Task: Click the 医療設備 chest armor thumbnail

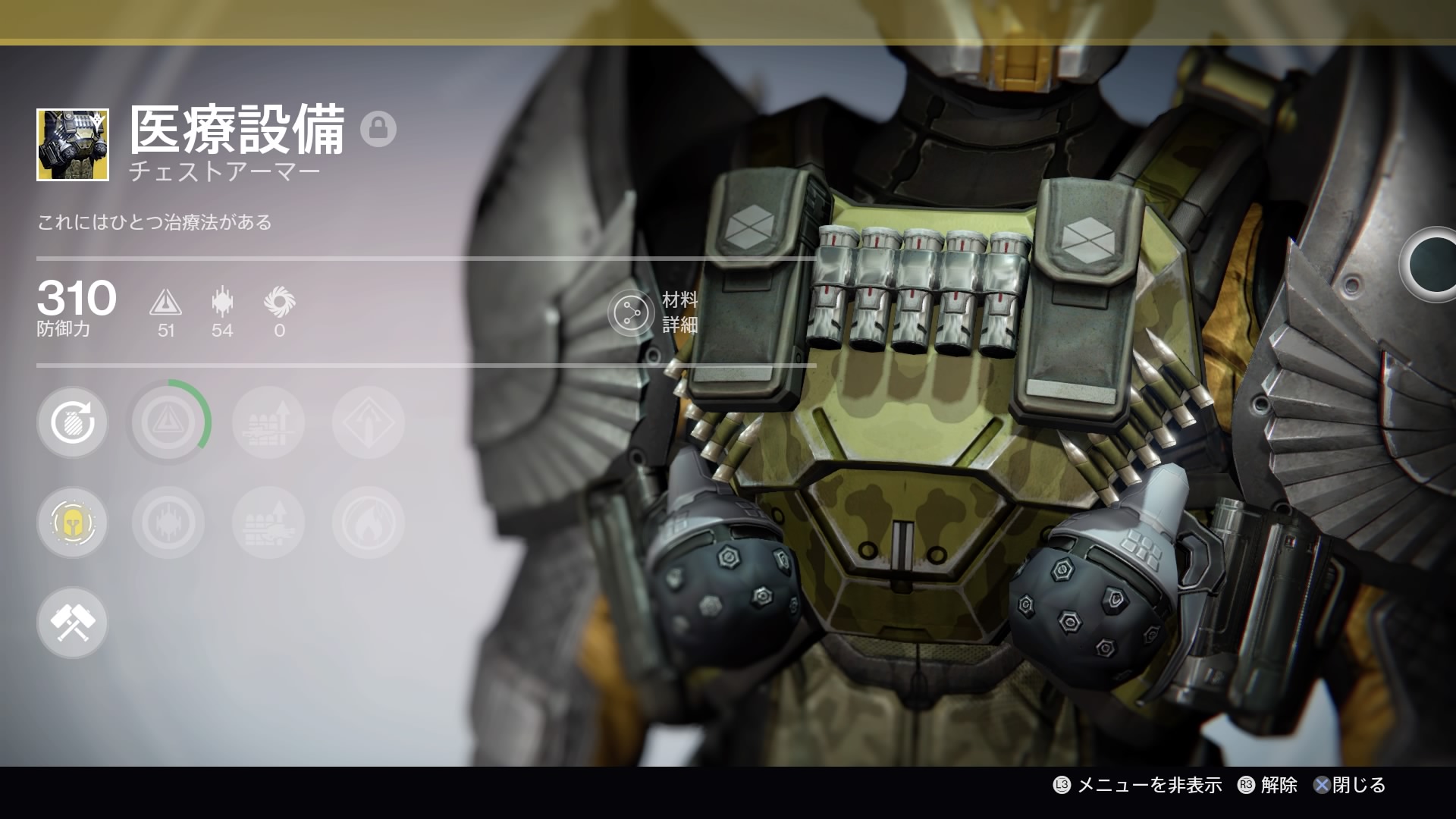Action: [73, 145]
